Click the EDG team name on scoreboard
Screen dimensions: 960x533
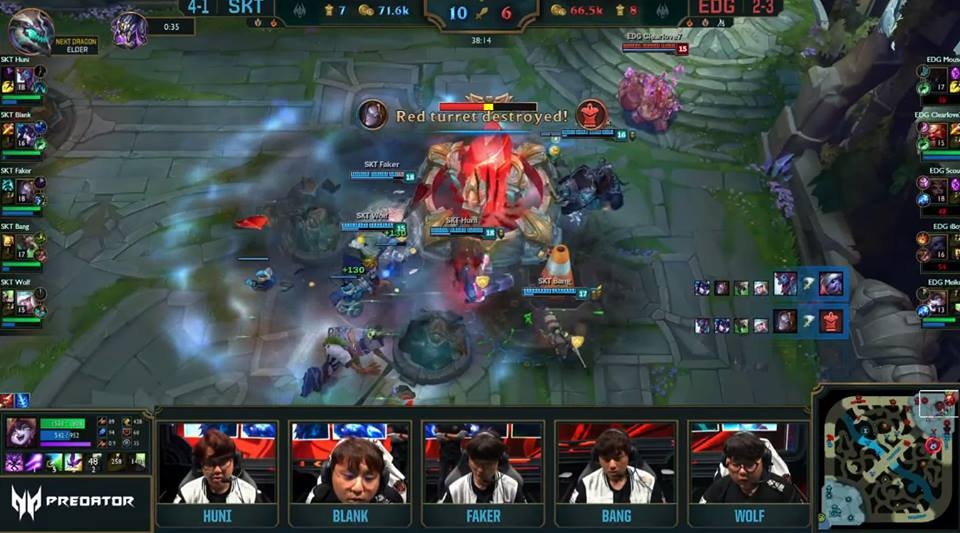[716, 8]
